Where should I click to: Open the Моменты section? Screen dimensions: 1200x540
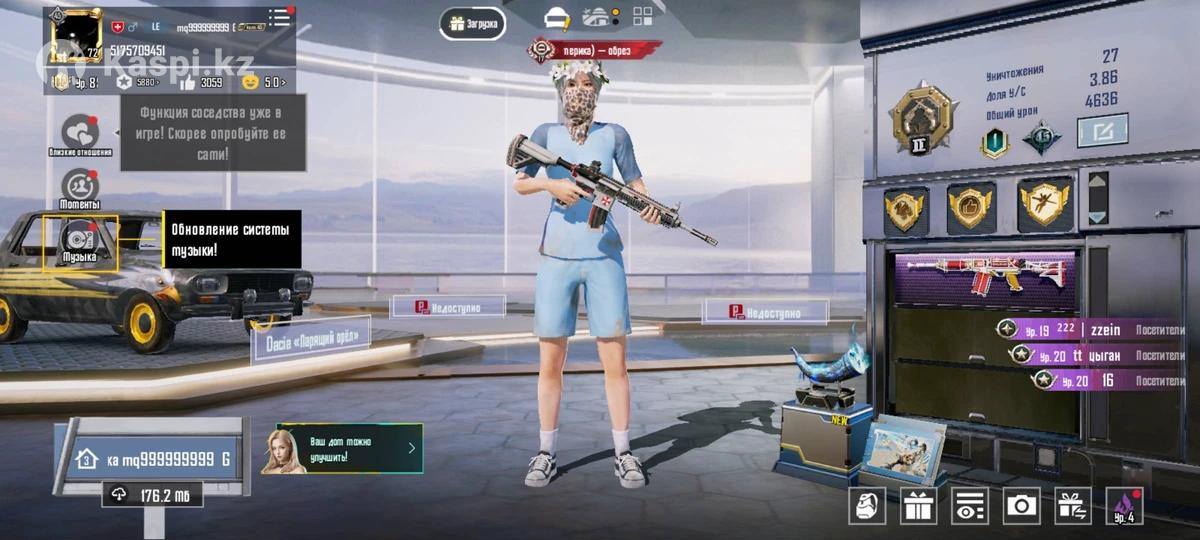pos(80,188)
